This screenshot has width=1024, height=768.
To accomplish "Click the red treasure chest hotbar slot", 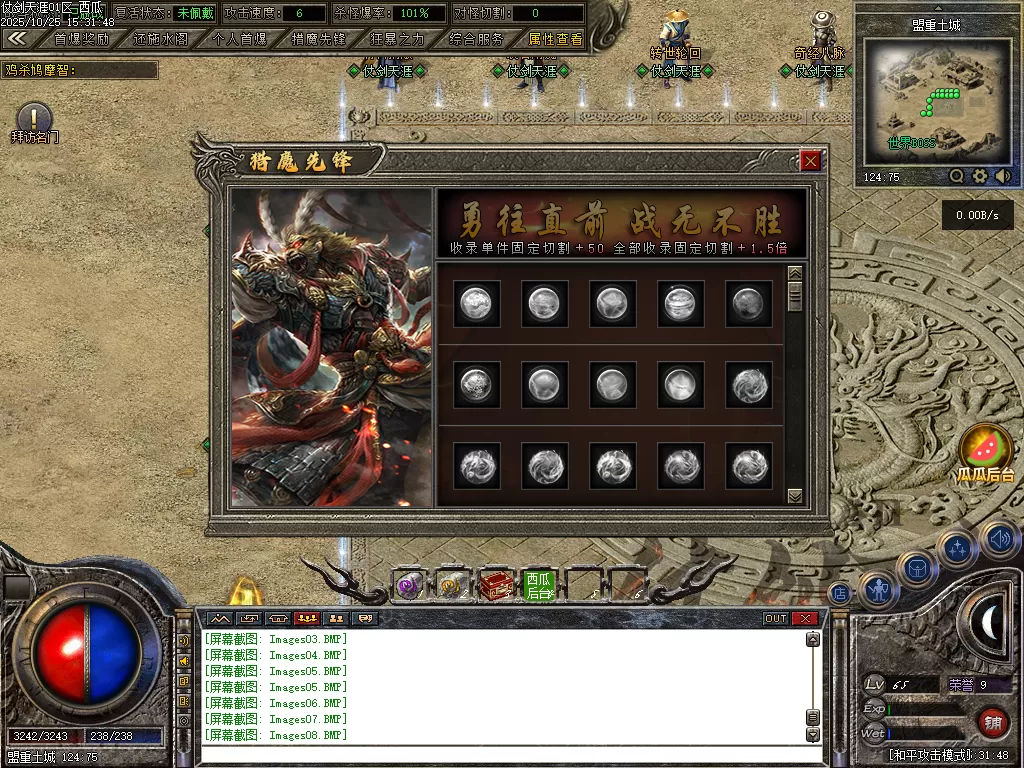I will pyautogui.click(x=496, y=585).
